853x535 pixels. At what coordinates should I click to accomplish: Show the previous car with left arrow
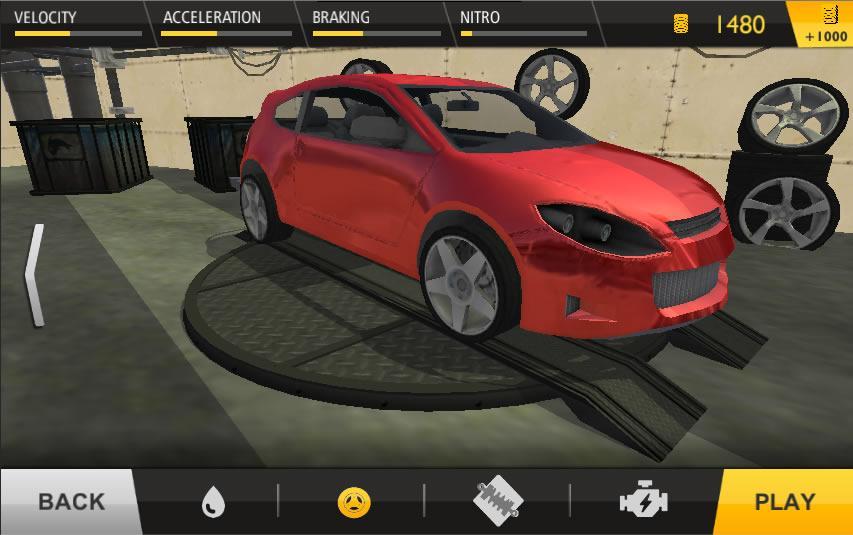point(35,276)
